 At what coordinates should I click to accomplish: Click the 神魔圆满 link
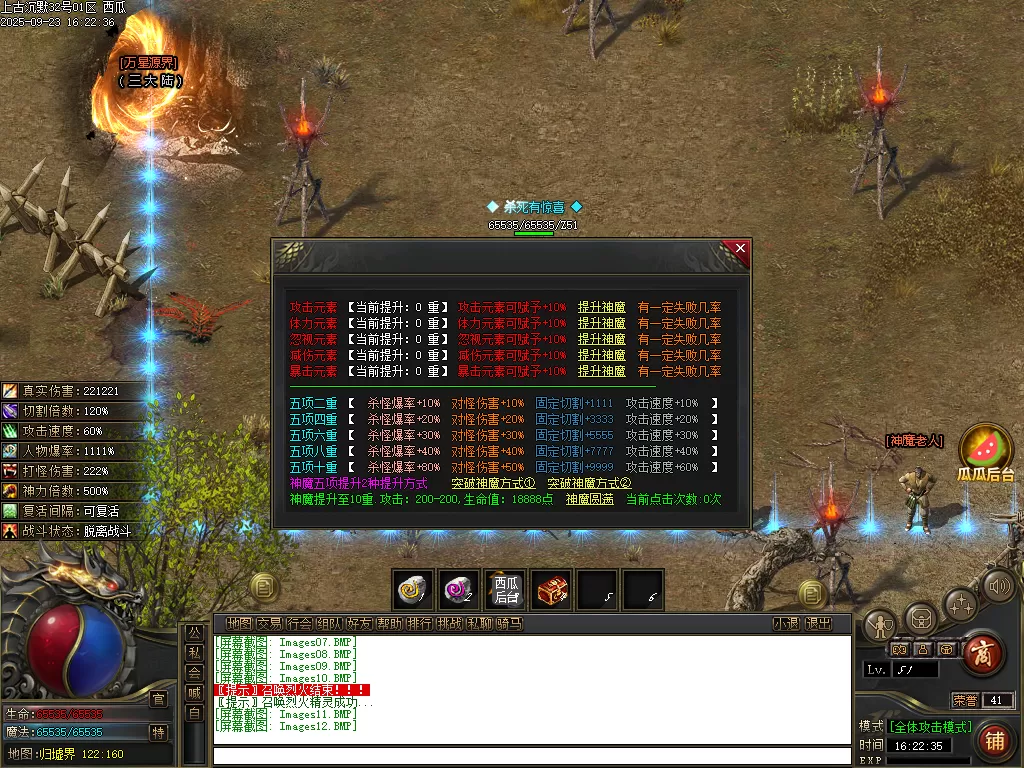pos(589,499)
